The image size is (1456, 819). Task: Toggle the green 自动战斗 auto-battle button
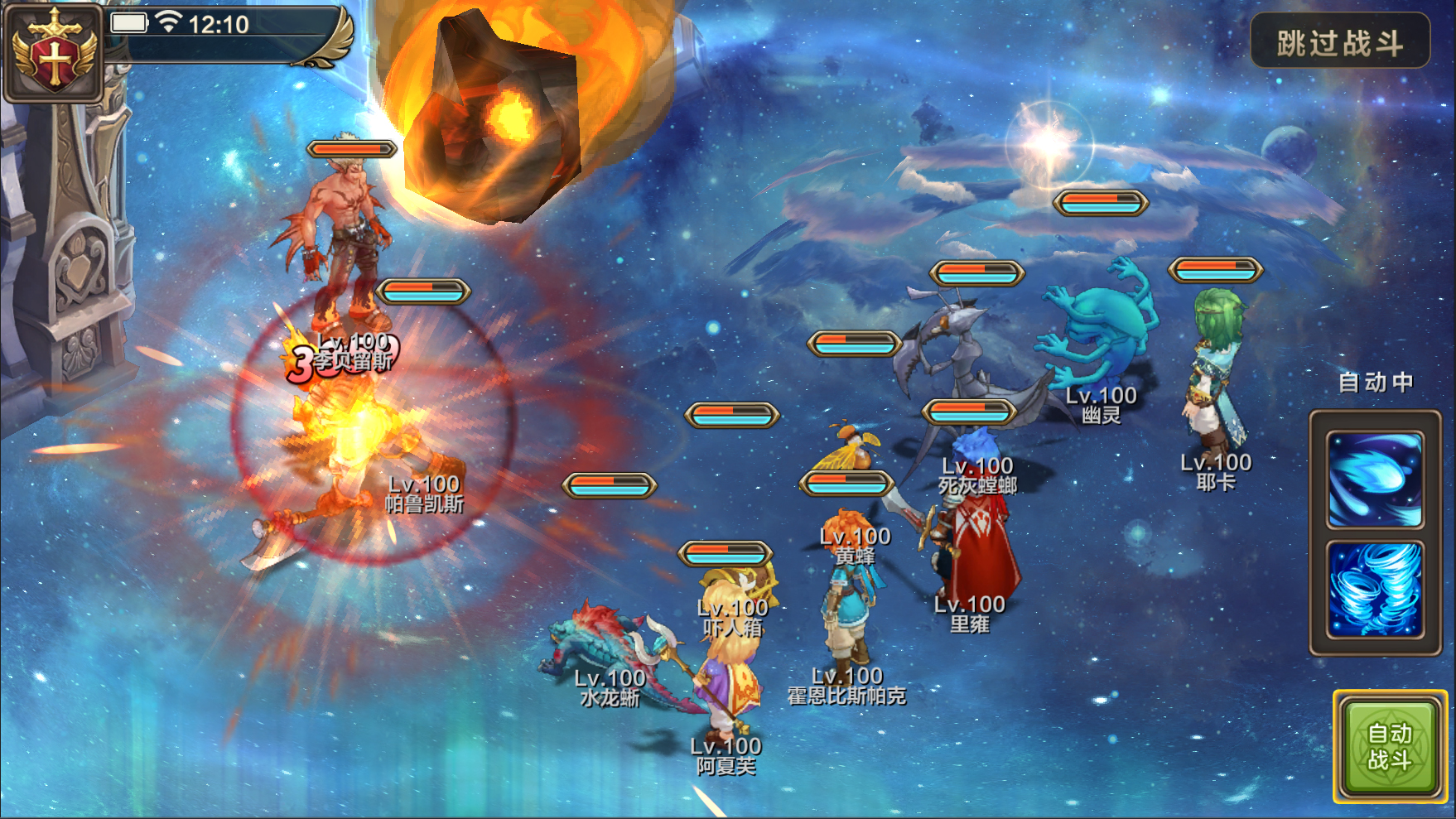click(x=1389, y=746)
